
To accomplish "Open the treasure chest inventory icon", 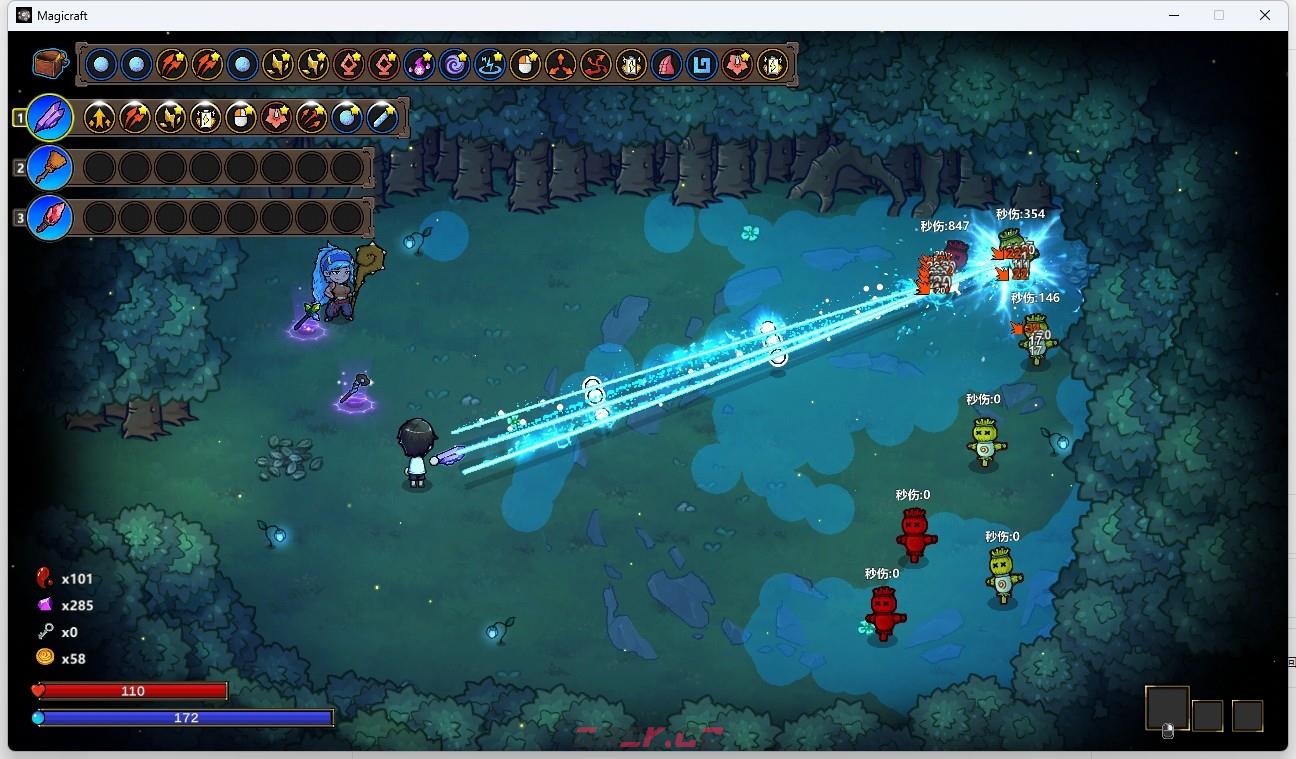I will [48, 64].
